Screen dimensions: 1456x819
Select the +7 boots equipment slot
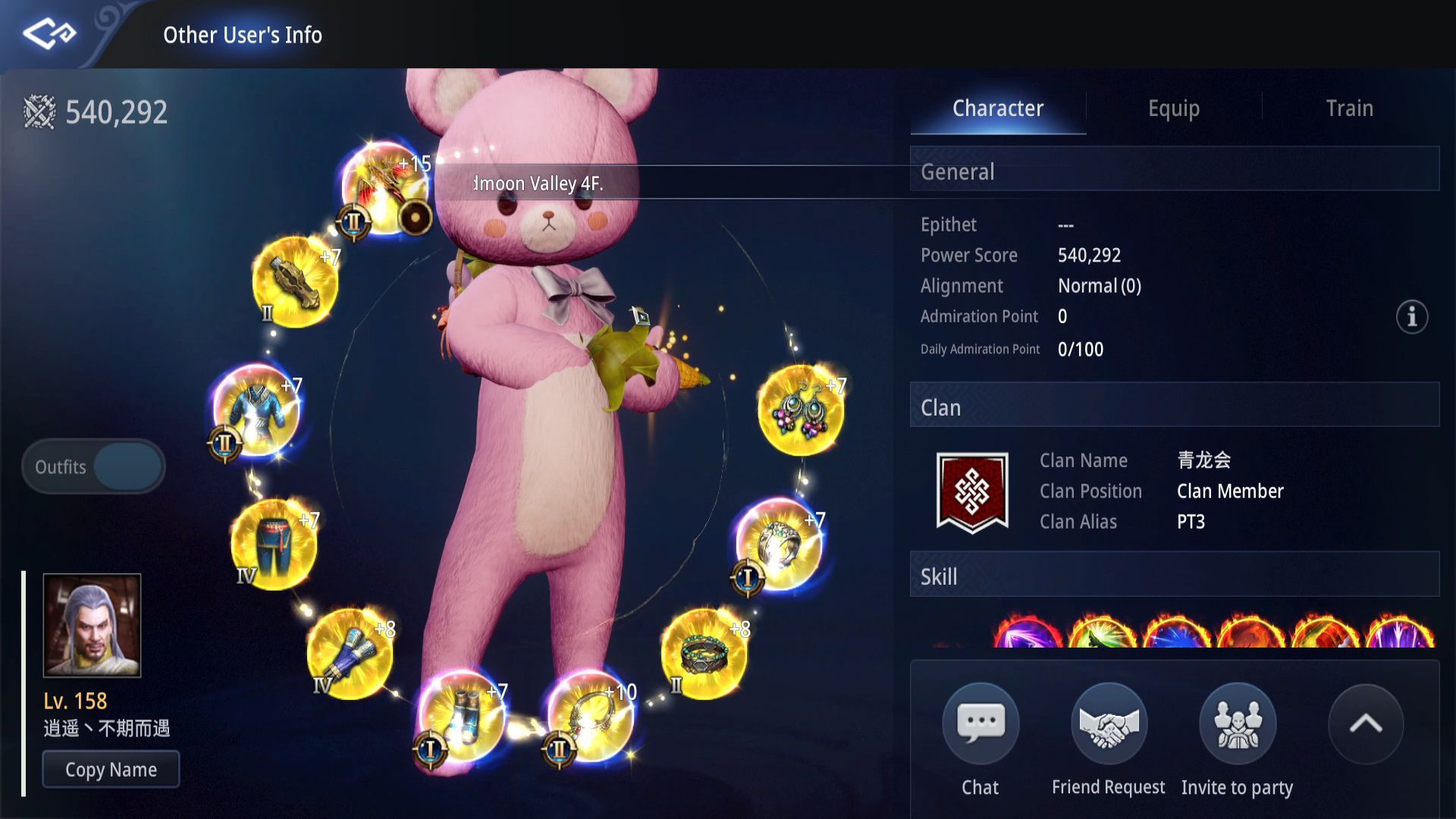pyautogui.click(x=460, y=715)
